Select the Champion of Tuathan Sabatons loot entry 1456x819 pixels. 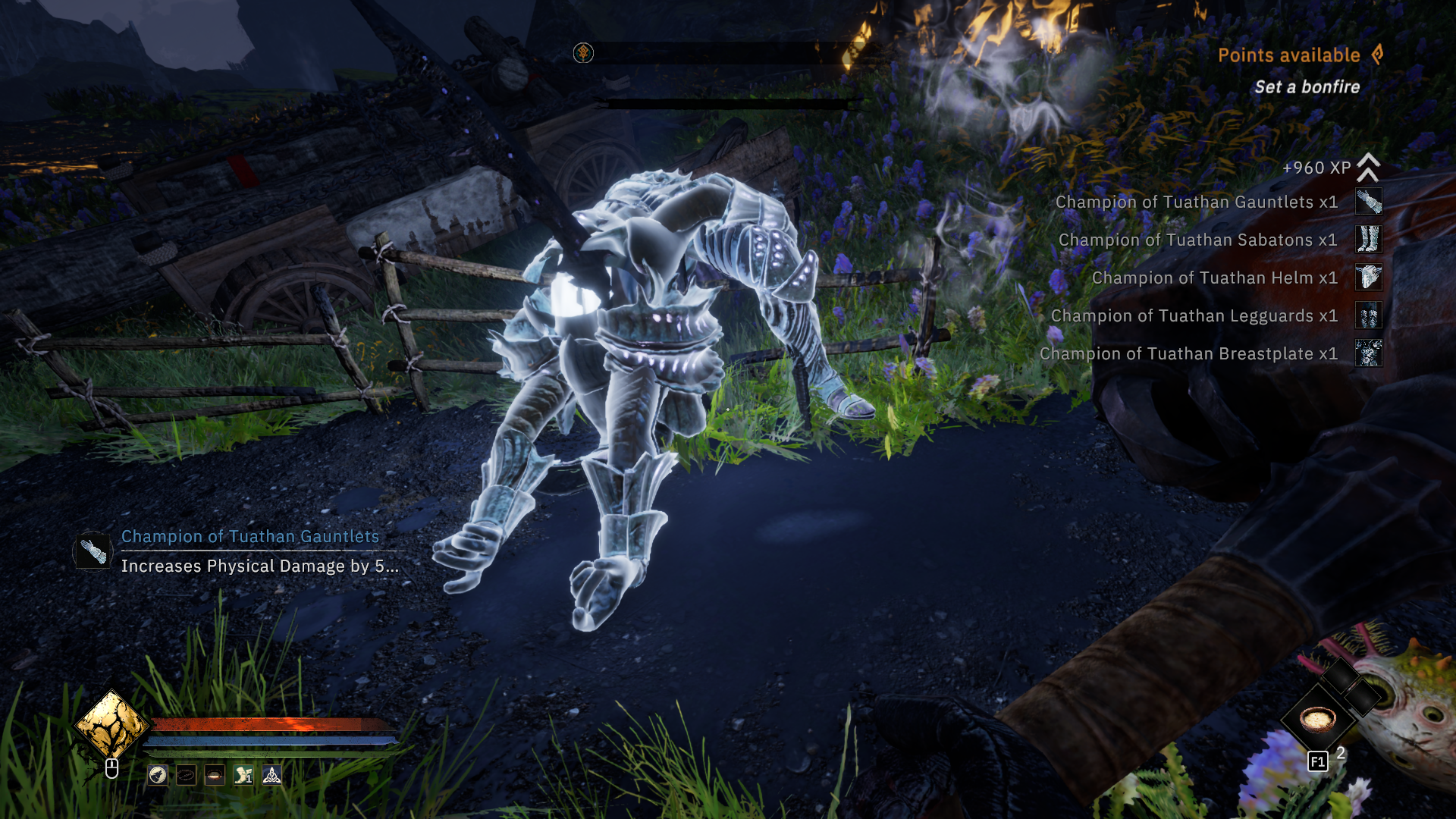pos(1197,240)
